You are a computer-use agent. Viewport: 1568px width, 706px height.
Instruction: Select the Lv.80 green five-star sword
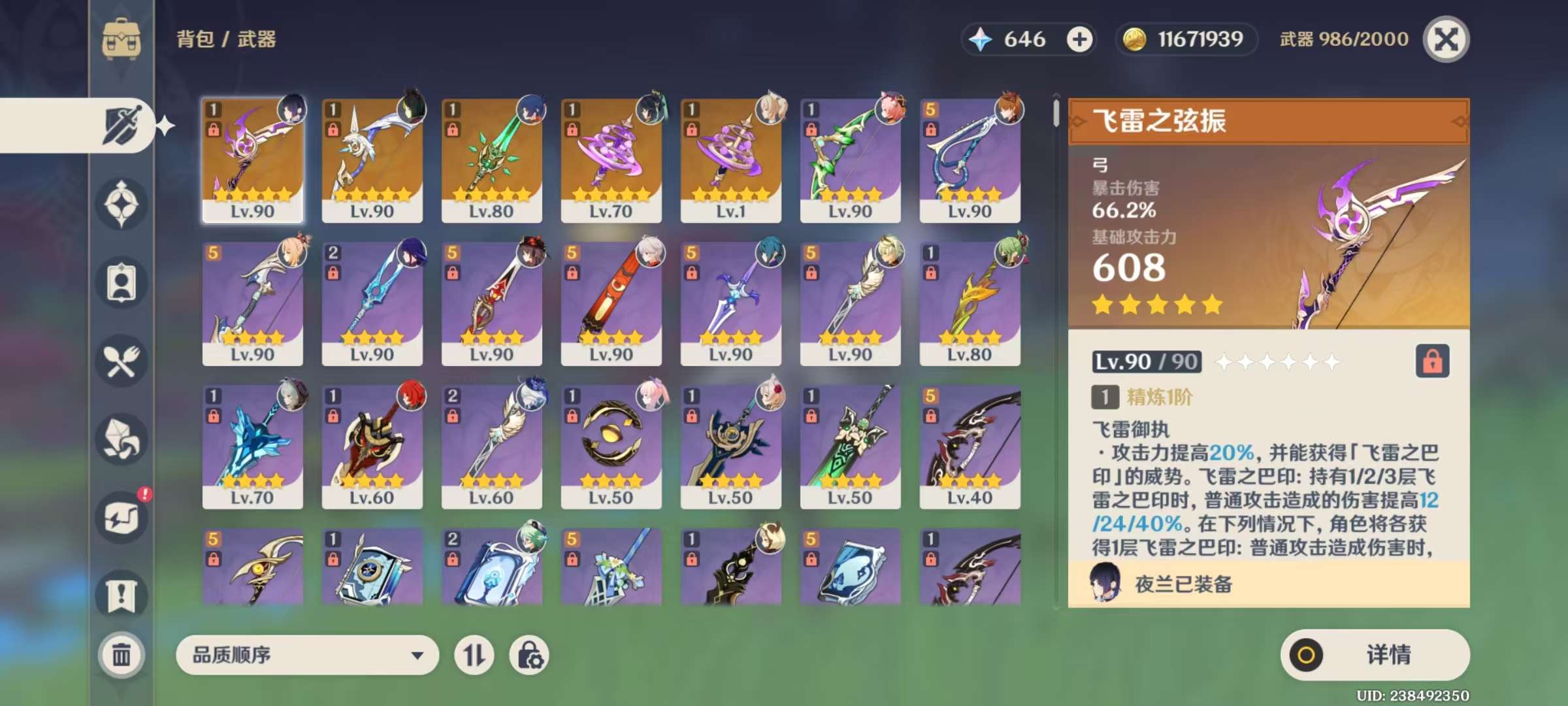[491, 160]
